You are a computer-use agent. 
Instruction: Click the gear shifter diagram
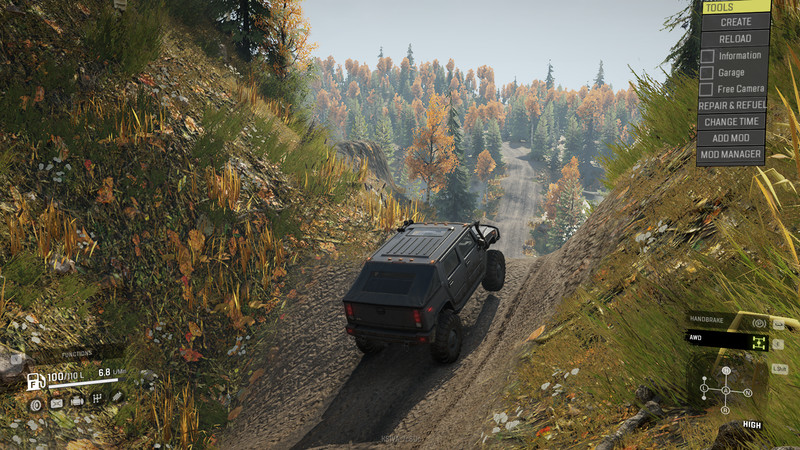(x=726, y=389)
